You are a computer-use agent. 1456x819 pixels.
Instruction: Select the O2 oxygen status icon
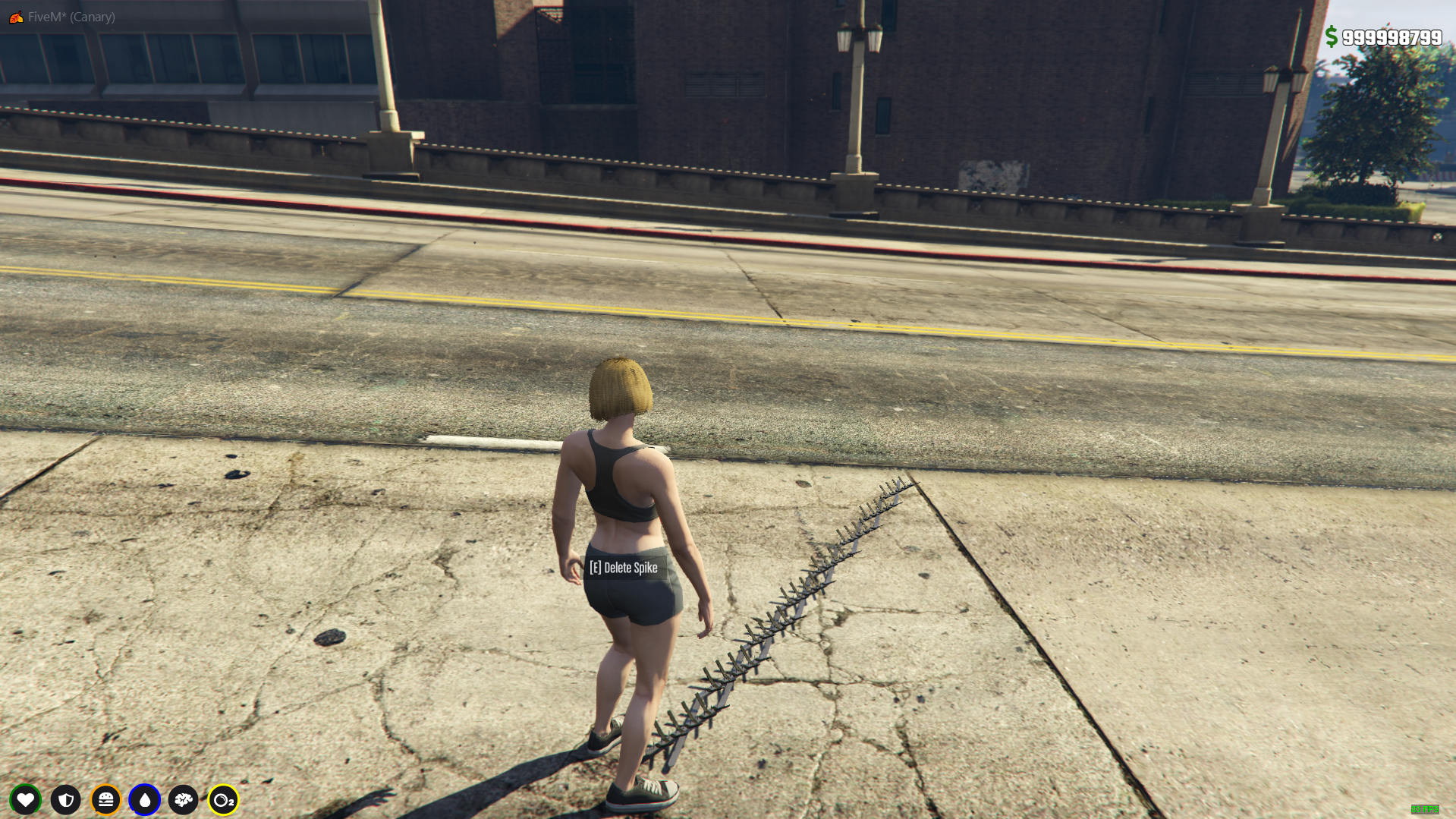(x=223, y=799)
